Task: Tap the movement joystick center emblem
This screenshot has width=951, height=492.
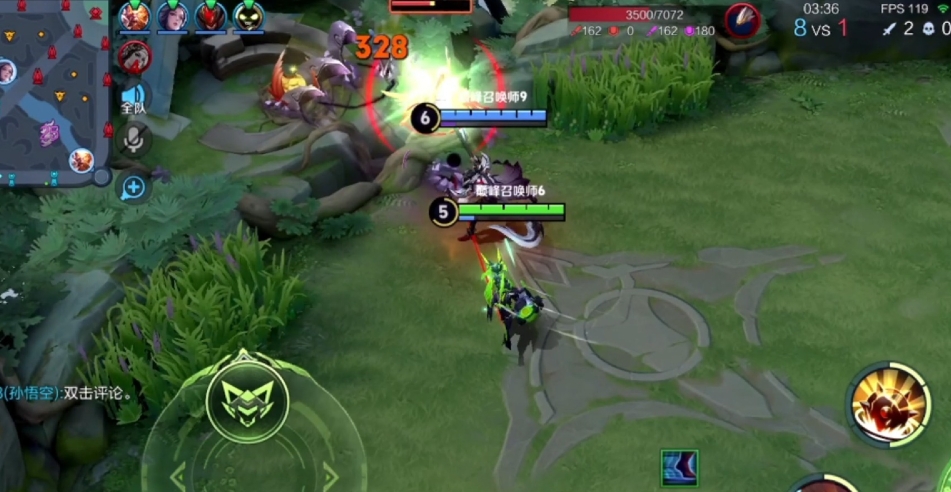Action: coord(246,400)
